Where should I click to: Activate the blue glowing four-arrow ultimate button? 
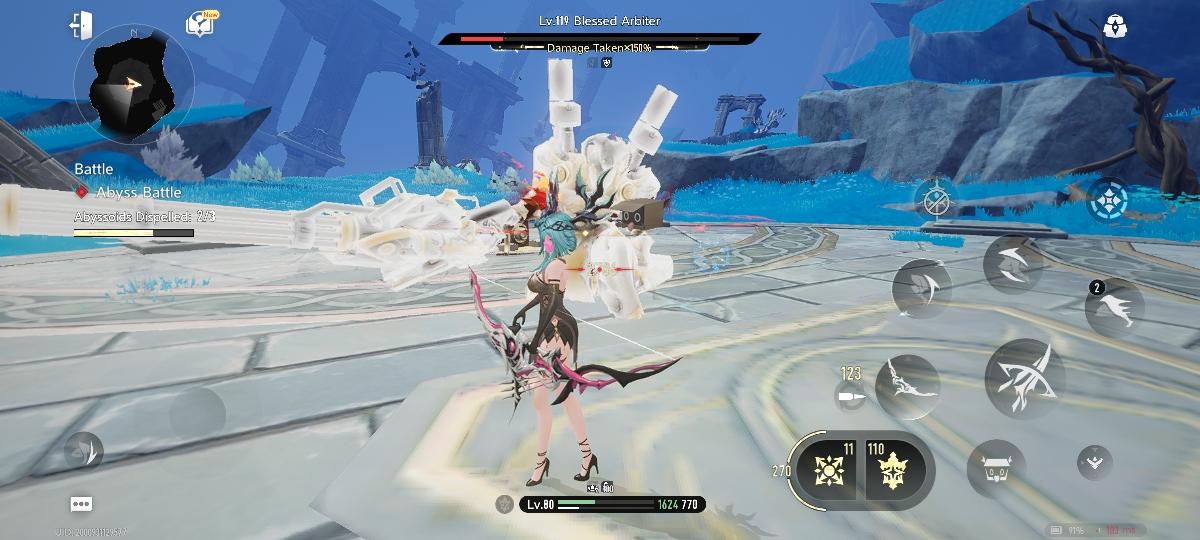[x=1108, y=198]
